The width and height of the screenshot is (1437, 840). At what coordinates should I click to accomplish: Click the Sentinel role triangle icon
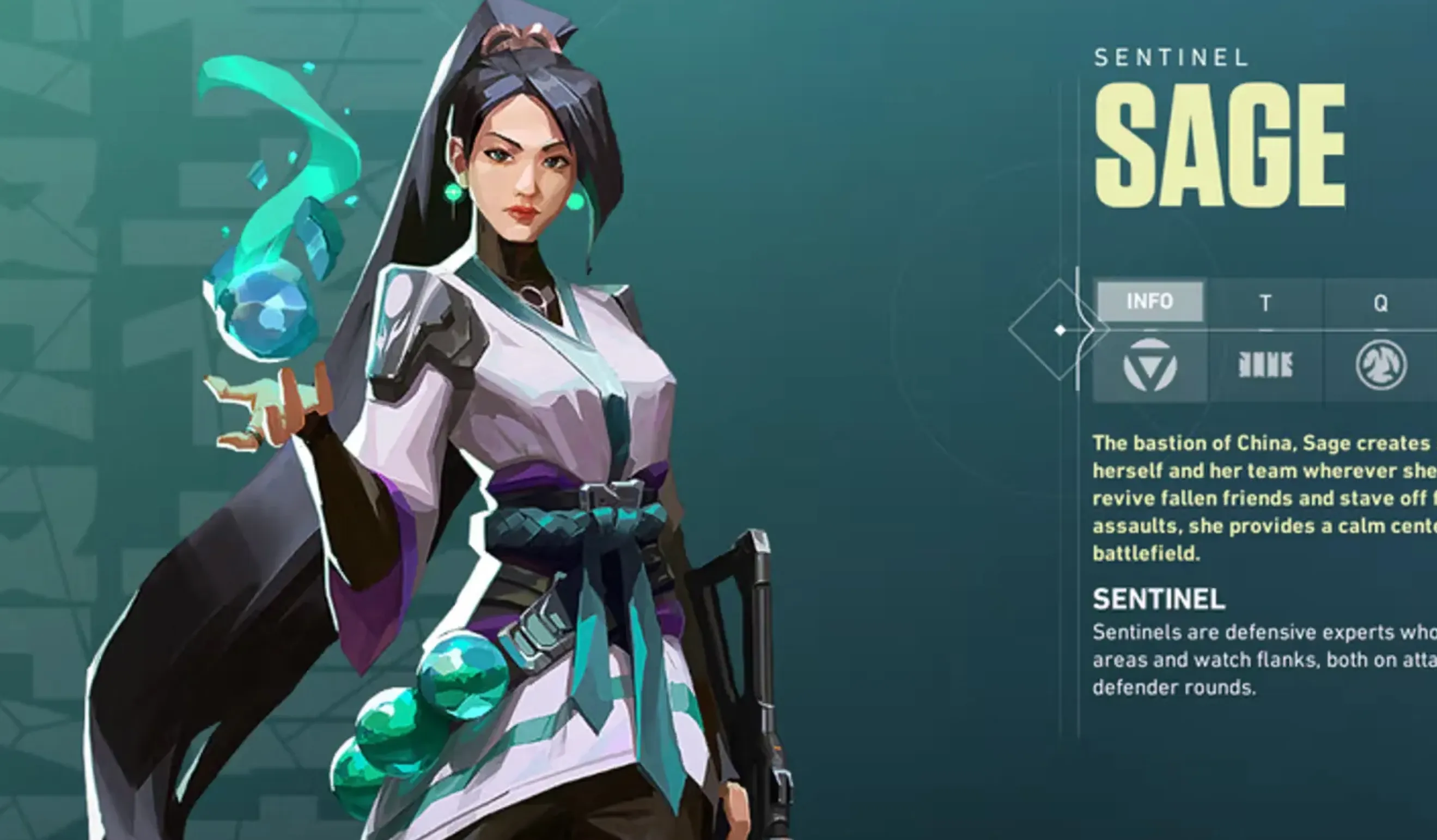[1149, 366]
